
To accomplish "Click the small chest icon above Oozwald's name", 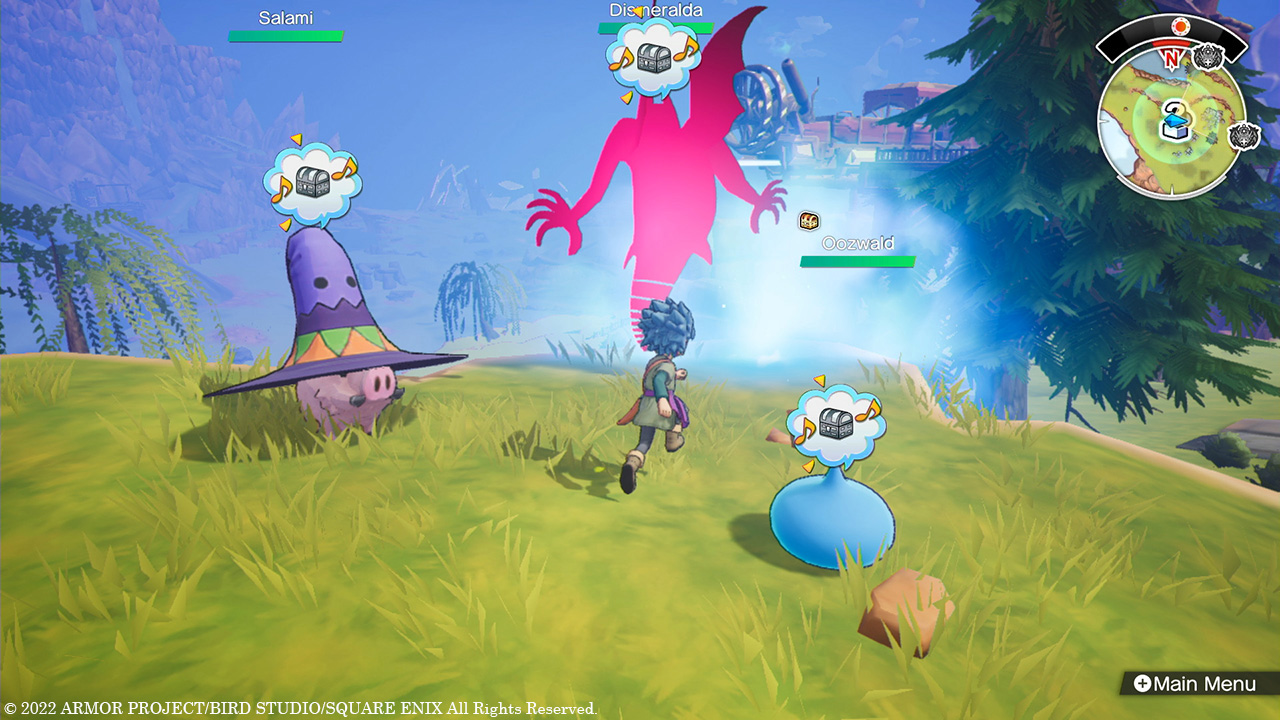I will tap(809, 221).
